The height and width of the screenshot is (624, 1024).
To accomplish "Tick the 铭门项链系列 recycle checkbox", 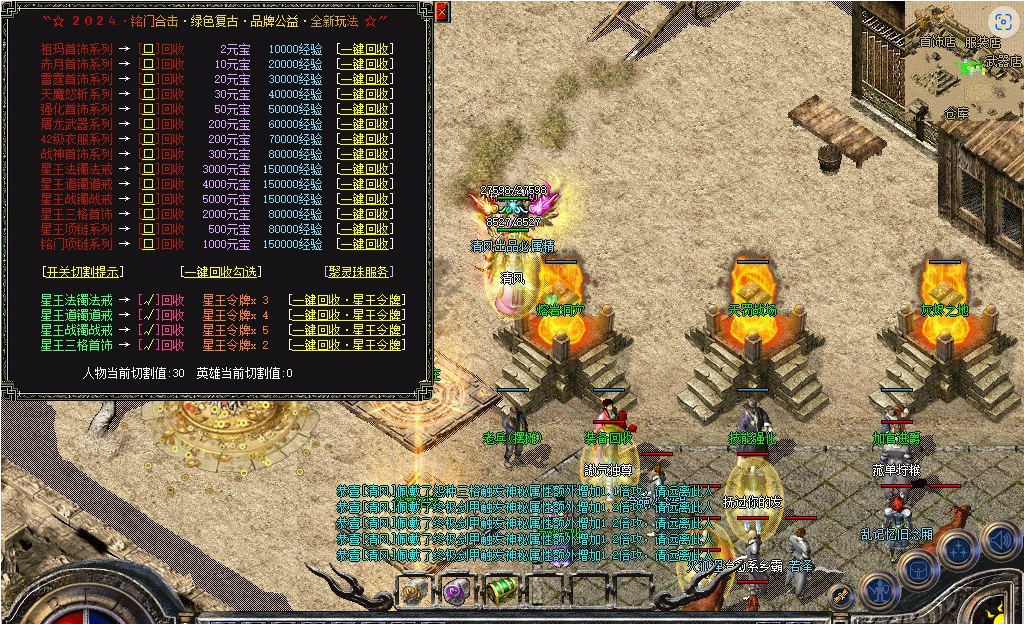I will [x=148, y=244].
